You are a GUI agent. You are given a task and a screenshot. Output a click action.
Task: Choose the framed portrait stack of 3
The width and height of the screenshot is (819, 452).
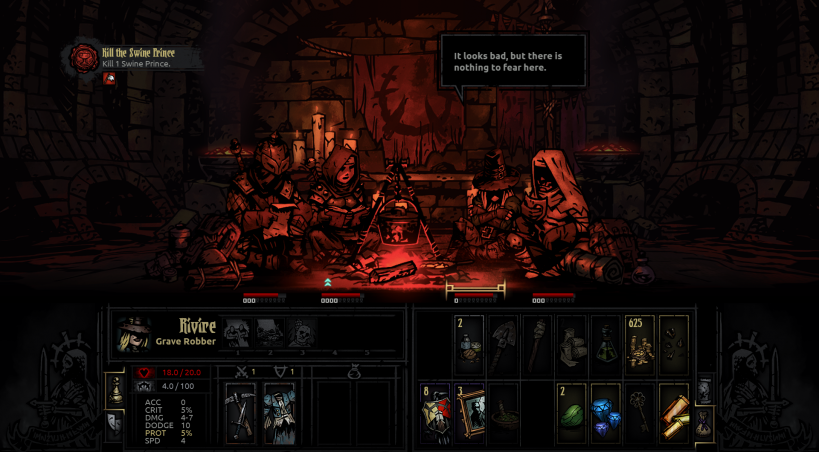pyautogui.click(x=470, y=412)
